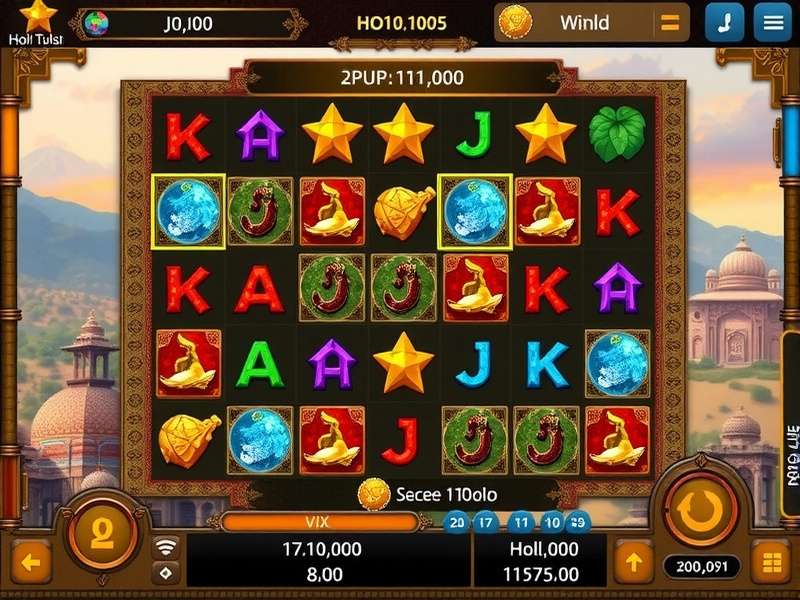800x600 pixels.
Task: Click the orange VIX bar
Action: (x=319, y=522)
